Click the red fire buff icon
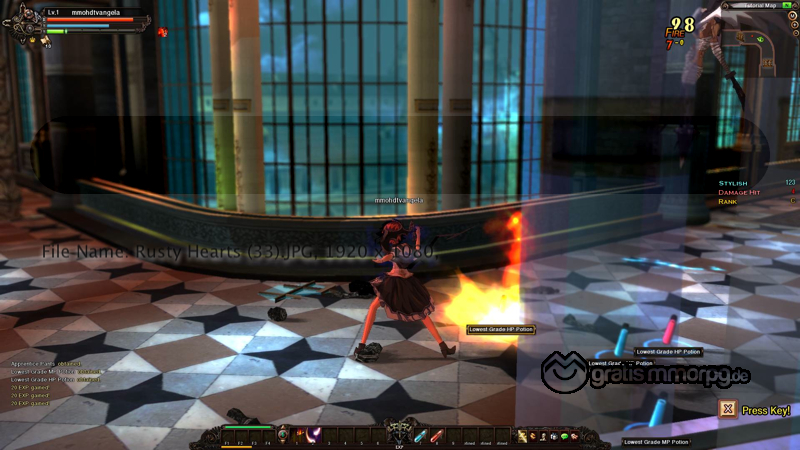The width and height of the screenshot is (800, 450). coord(162,32)
